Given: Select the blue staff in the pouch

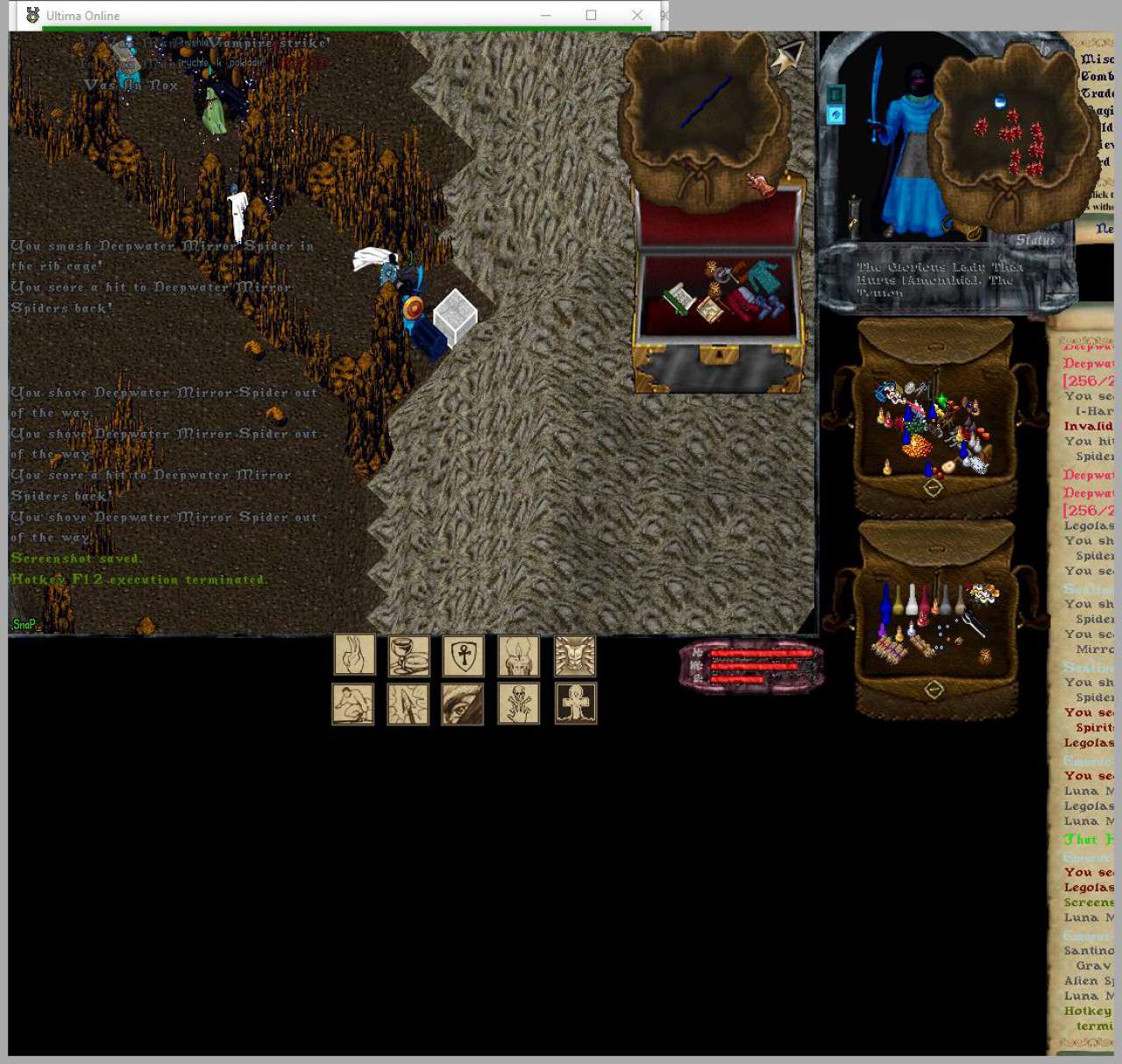Looking at the screenshot, I should click(707, 102).
